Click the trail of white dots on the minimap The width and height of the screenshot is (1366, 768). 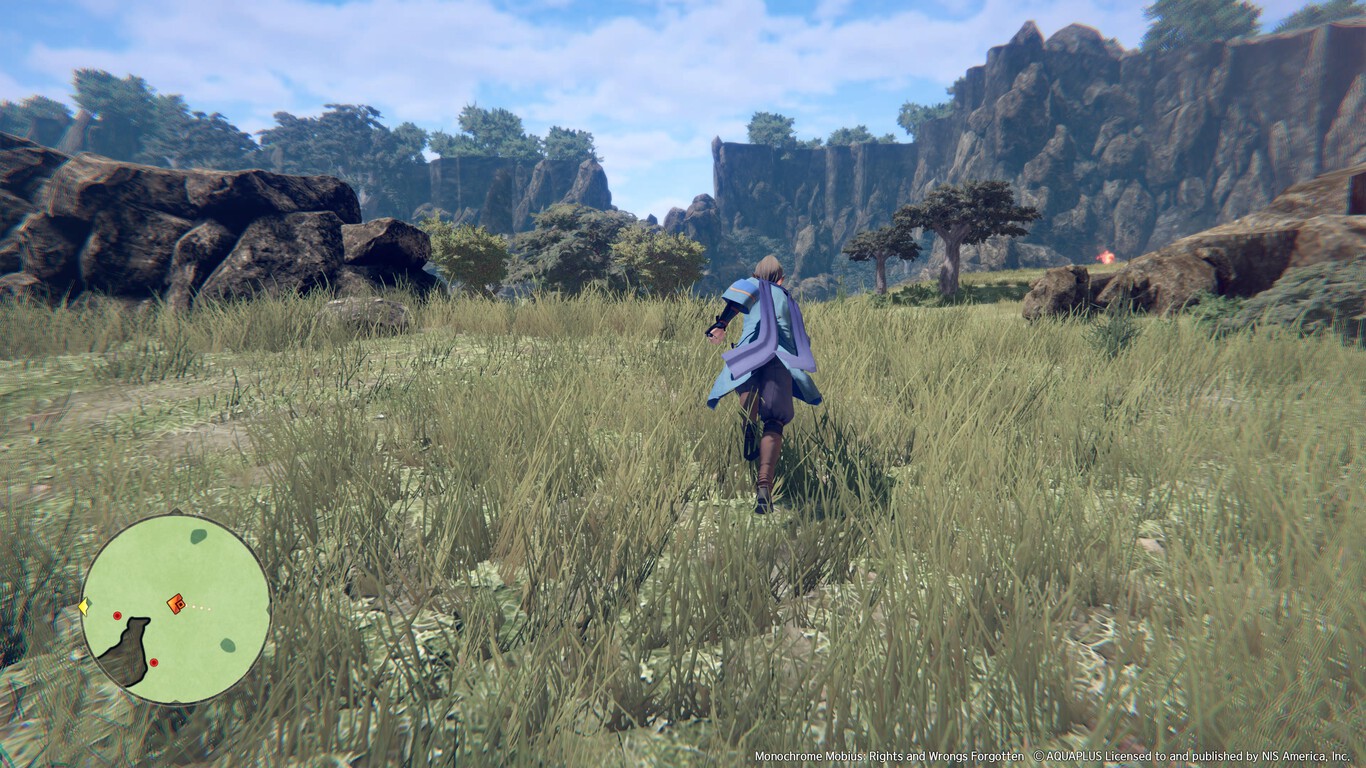point(200,608)
